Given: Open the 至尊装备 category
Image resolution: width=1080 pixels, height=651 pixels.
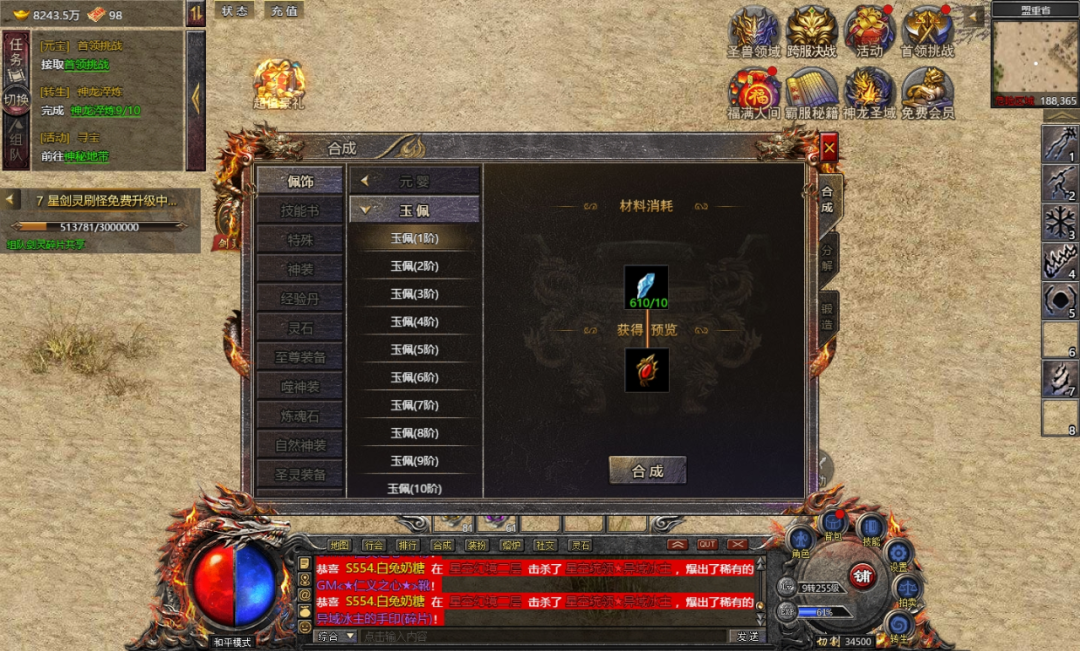Looking at the screenshot, I should point(300,357).
